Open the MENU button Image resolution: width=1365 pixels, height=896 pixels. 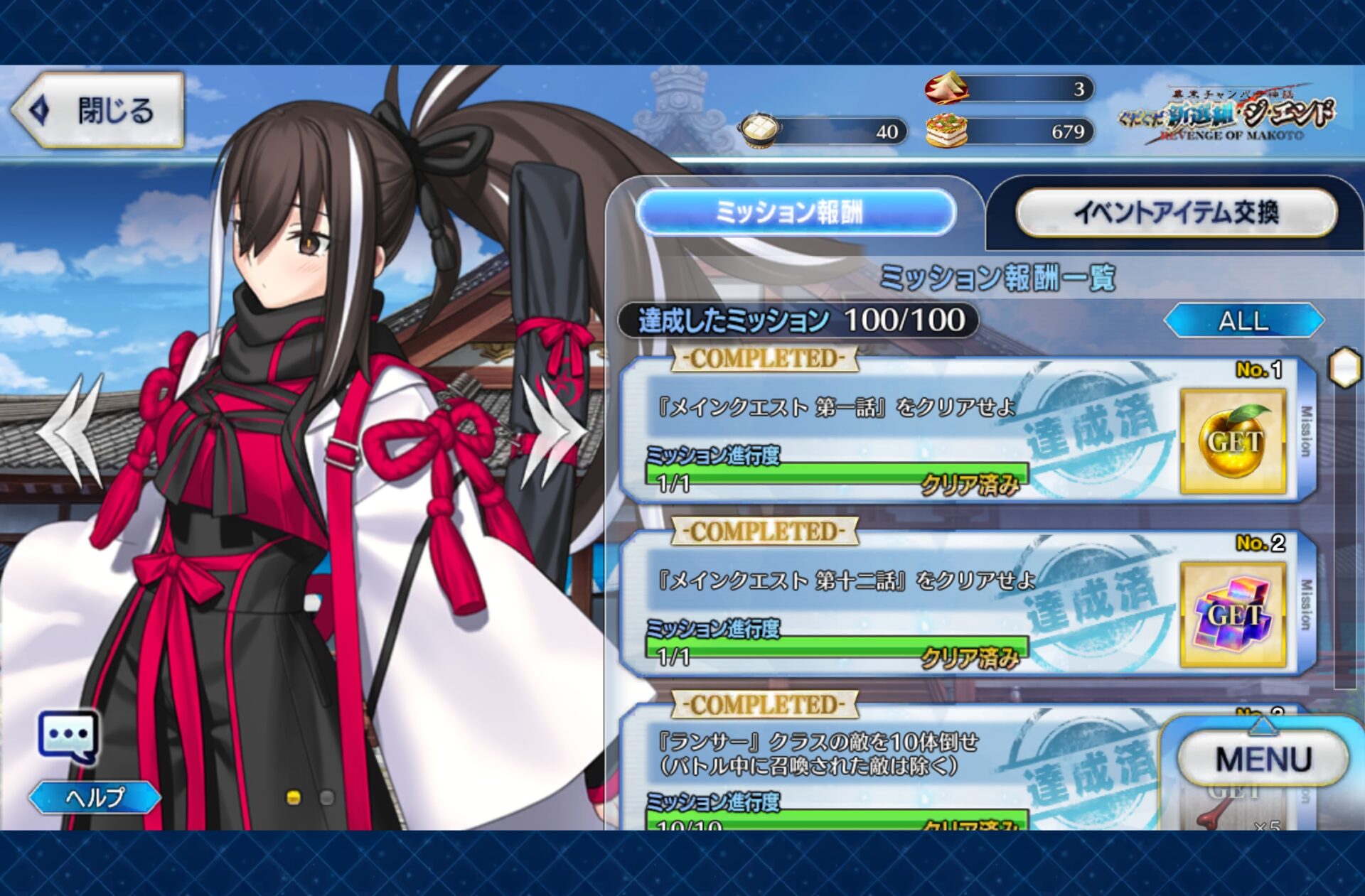(1263, 759)
